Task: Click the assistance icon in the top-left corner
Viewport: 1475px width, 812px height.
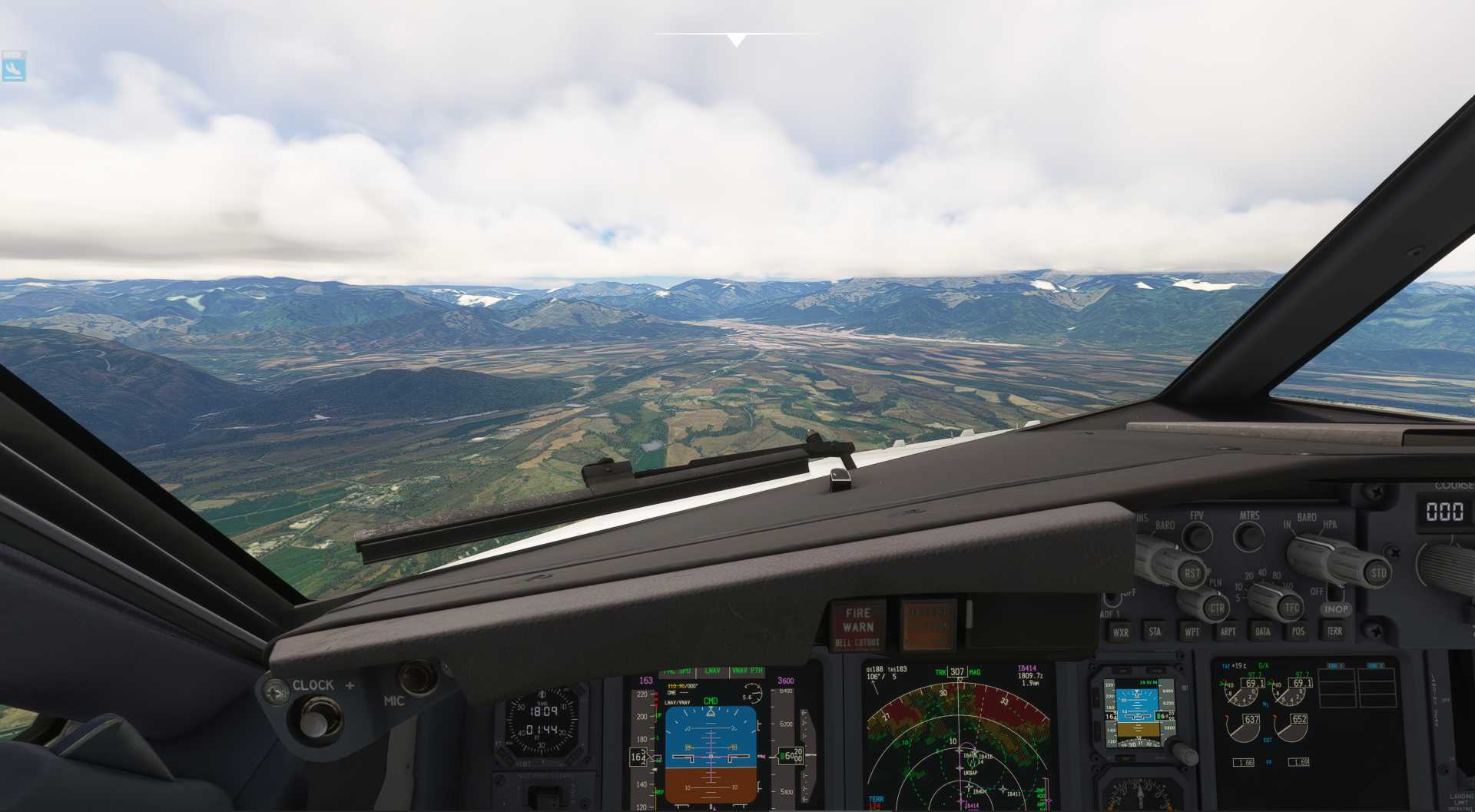Action: click(x=15, y=67)
